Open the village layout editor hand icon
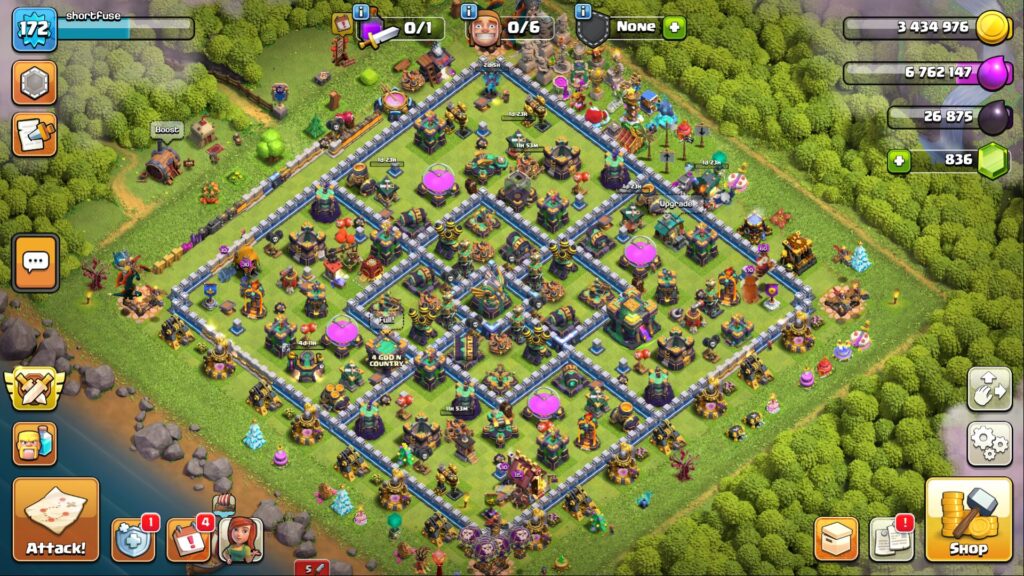The image size is (1024, 576). (x=988, y=390)
